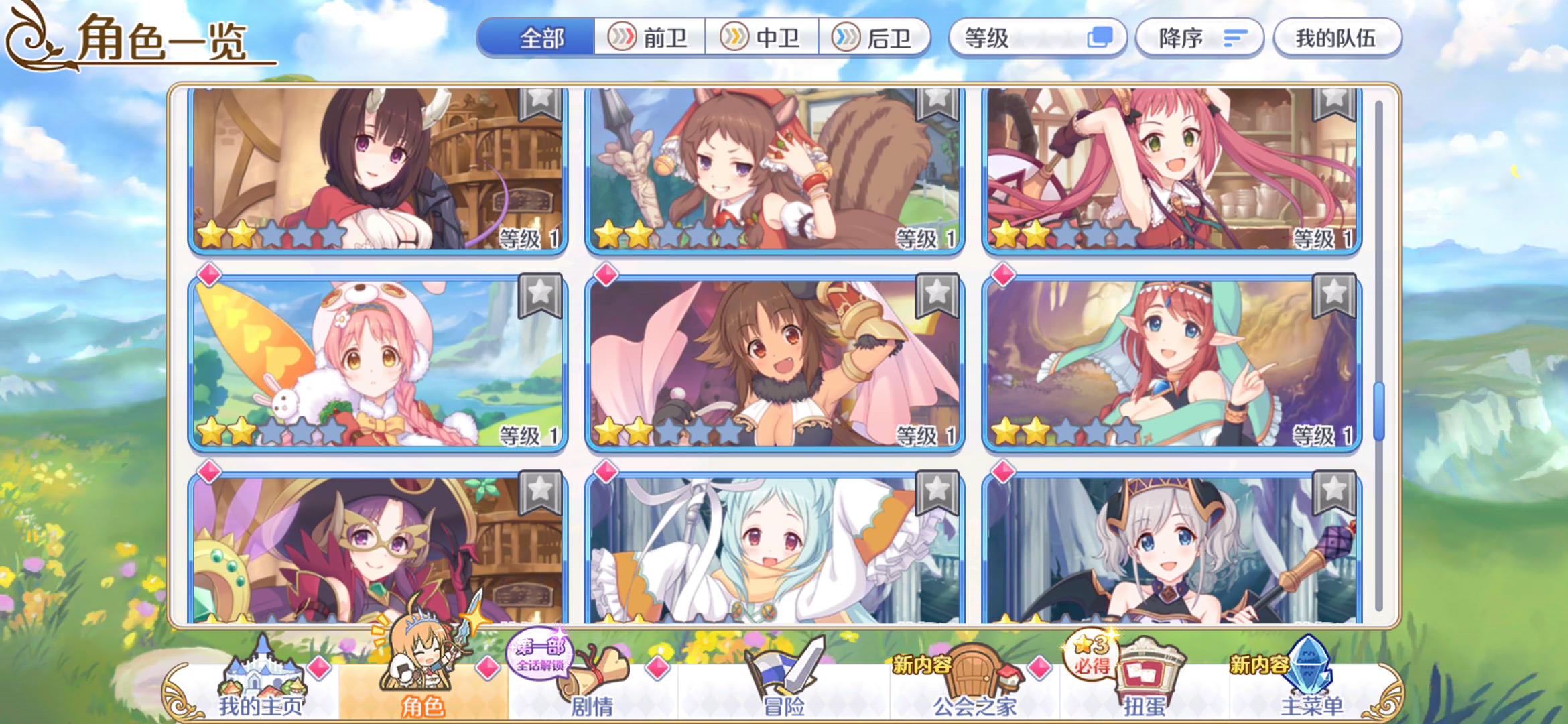The image size is (1568, 724).
Task: Switch to the 中卫 tab
Action: click(x=764, y=38)
